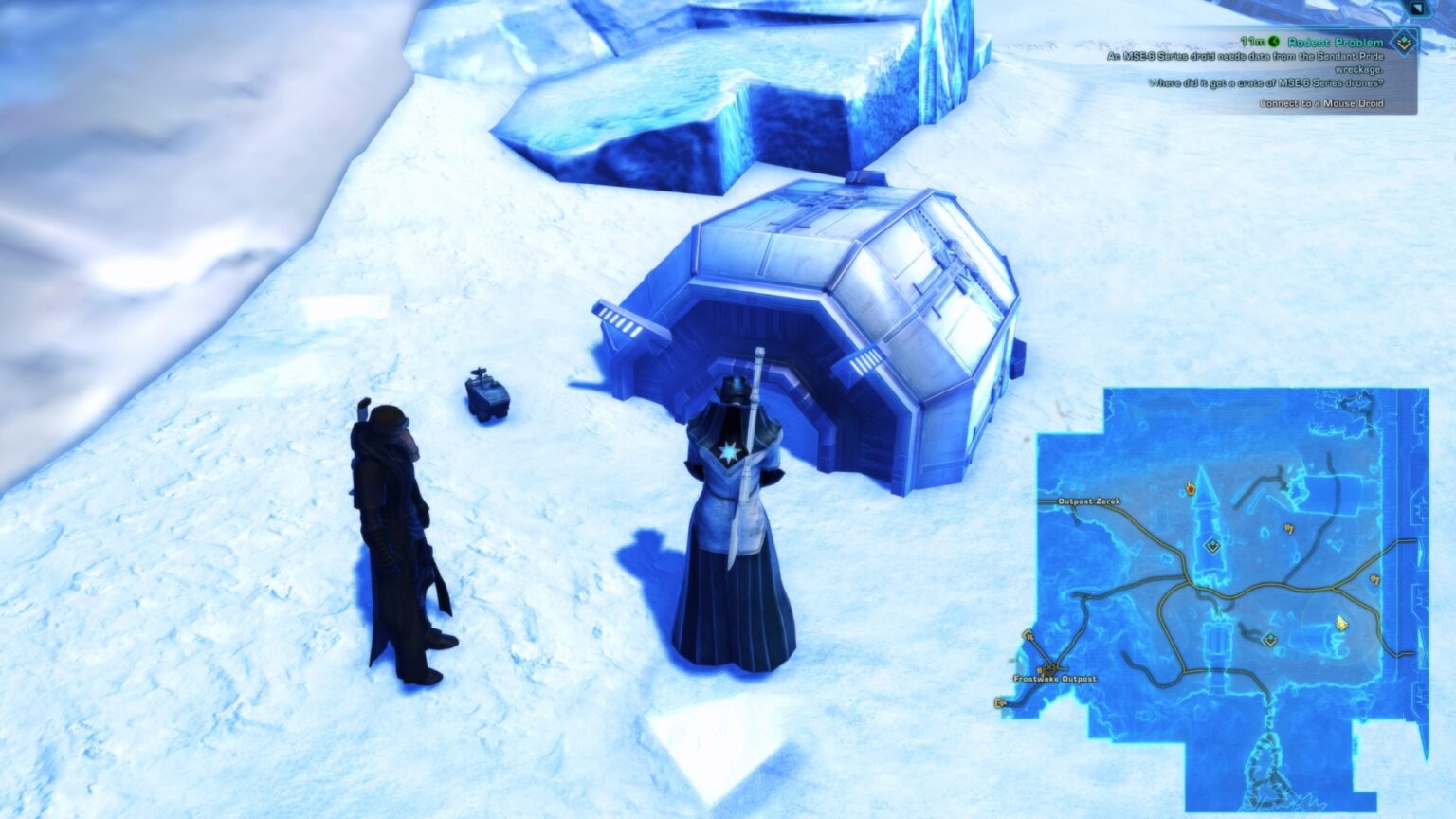Click the yellow mission marker on the eastern road
This screenshot has width=1456, height=819.
[1374, 578]
